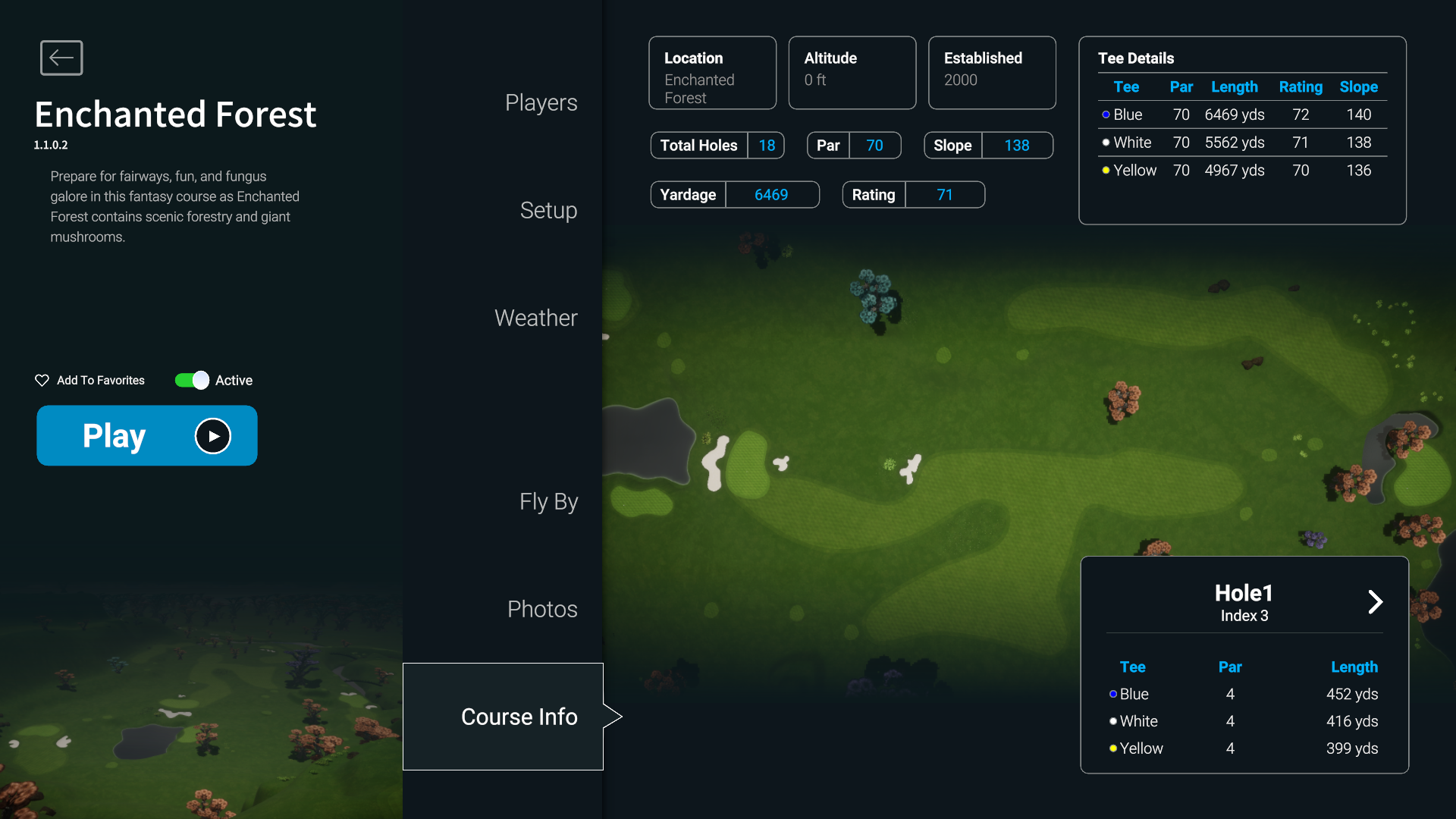Select the Blue tee row in Tee Details
Image resolution: width=1456 pixels, height=819 pixels.
1242,115
